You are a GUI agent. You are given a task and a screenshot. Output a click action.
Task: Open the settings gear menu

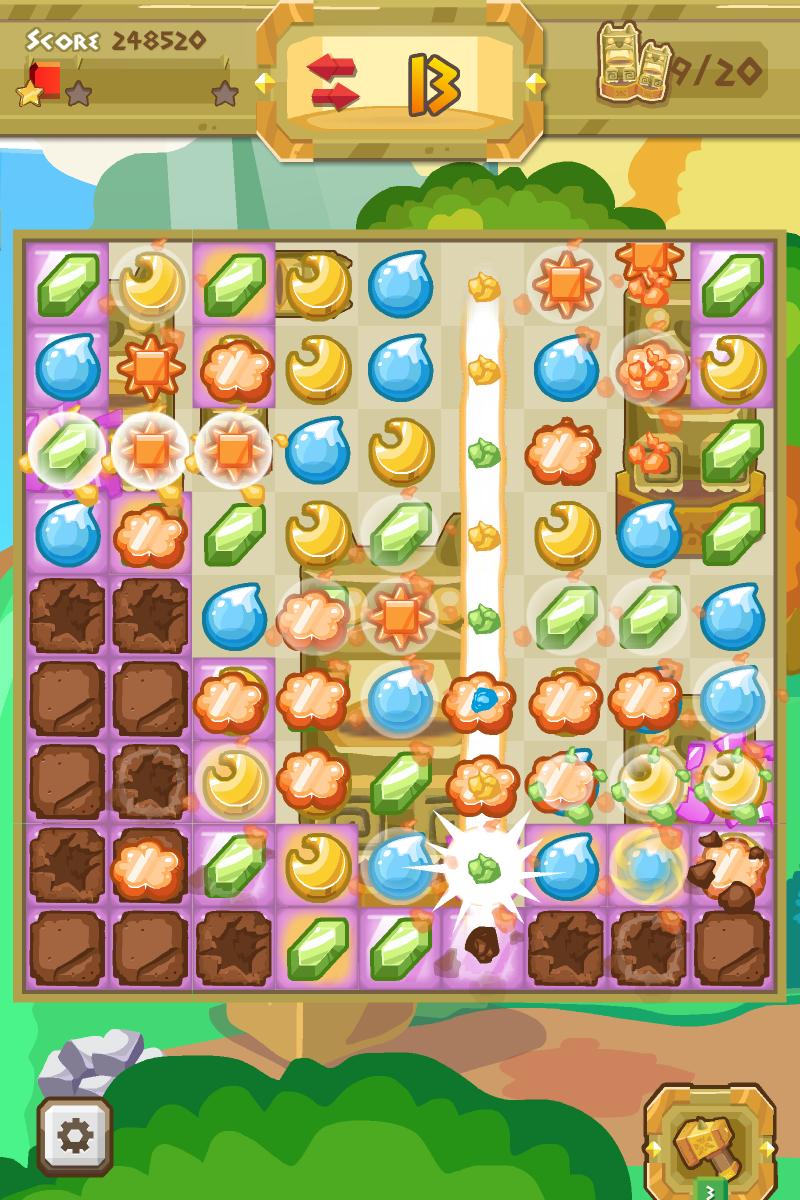[x=74, y=1136]
